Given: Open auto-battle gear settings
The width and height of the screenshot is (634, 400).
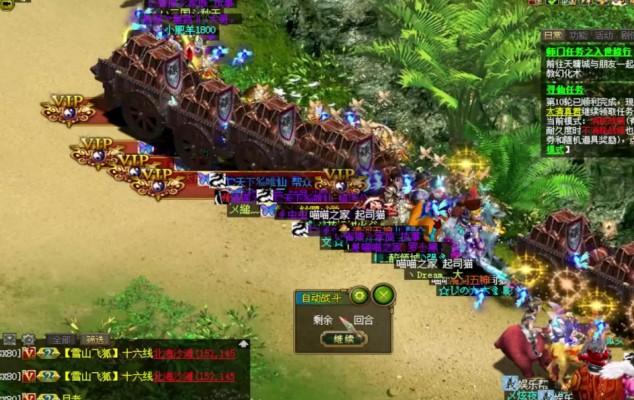Looking at the screenshot, I should pos(359,295).
